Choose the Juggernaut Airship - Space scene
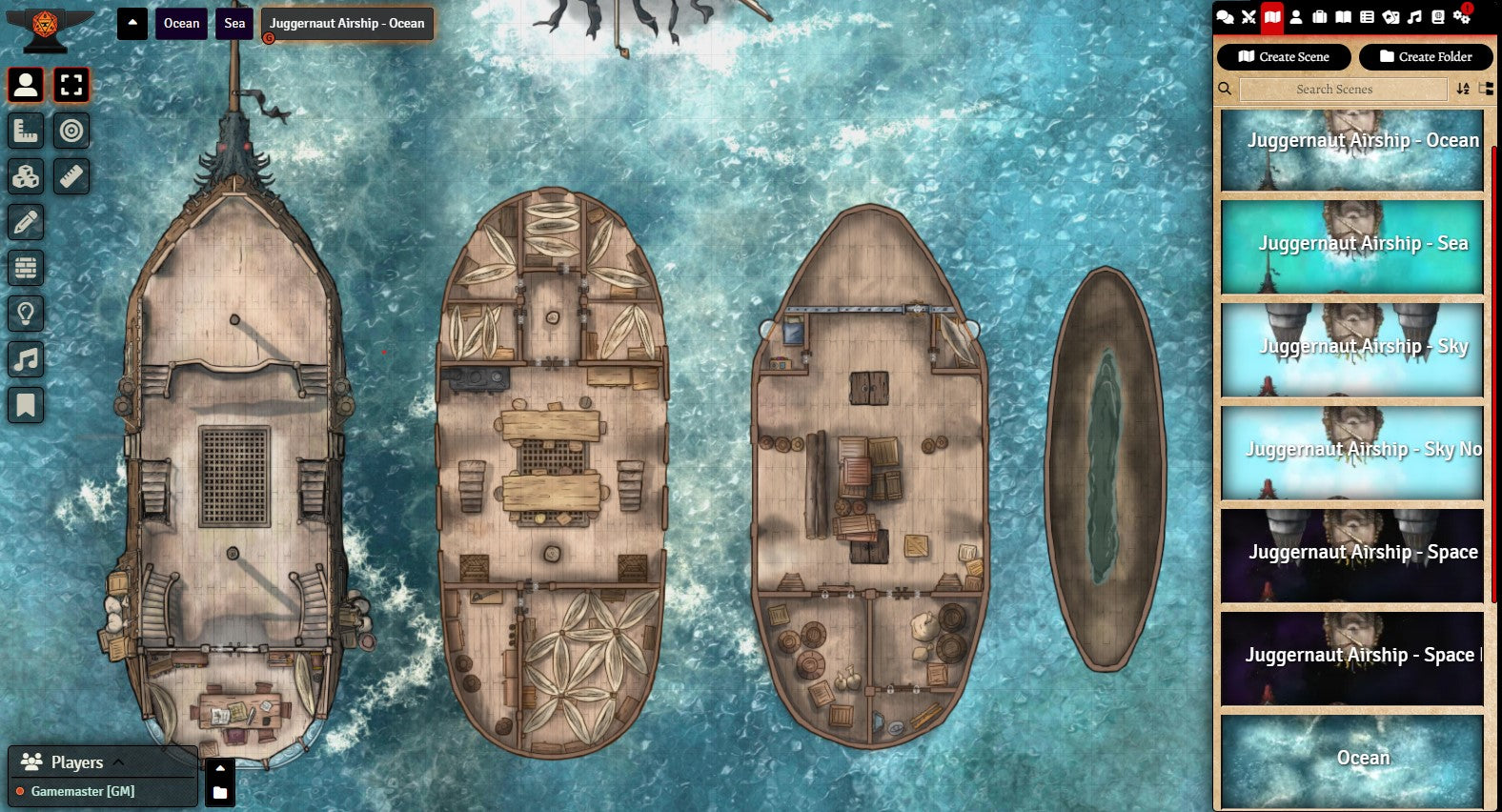The width and height of the screenshot is (1502, 812). pos(1352,555)
